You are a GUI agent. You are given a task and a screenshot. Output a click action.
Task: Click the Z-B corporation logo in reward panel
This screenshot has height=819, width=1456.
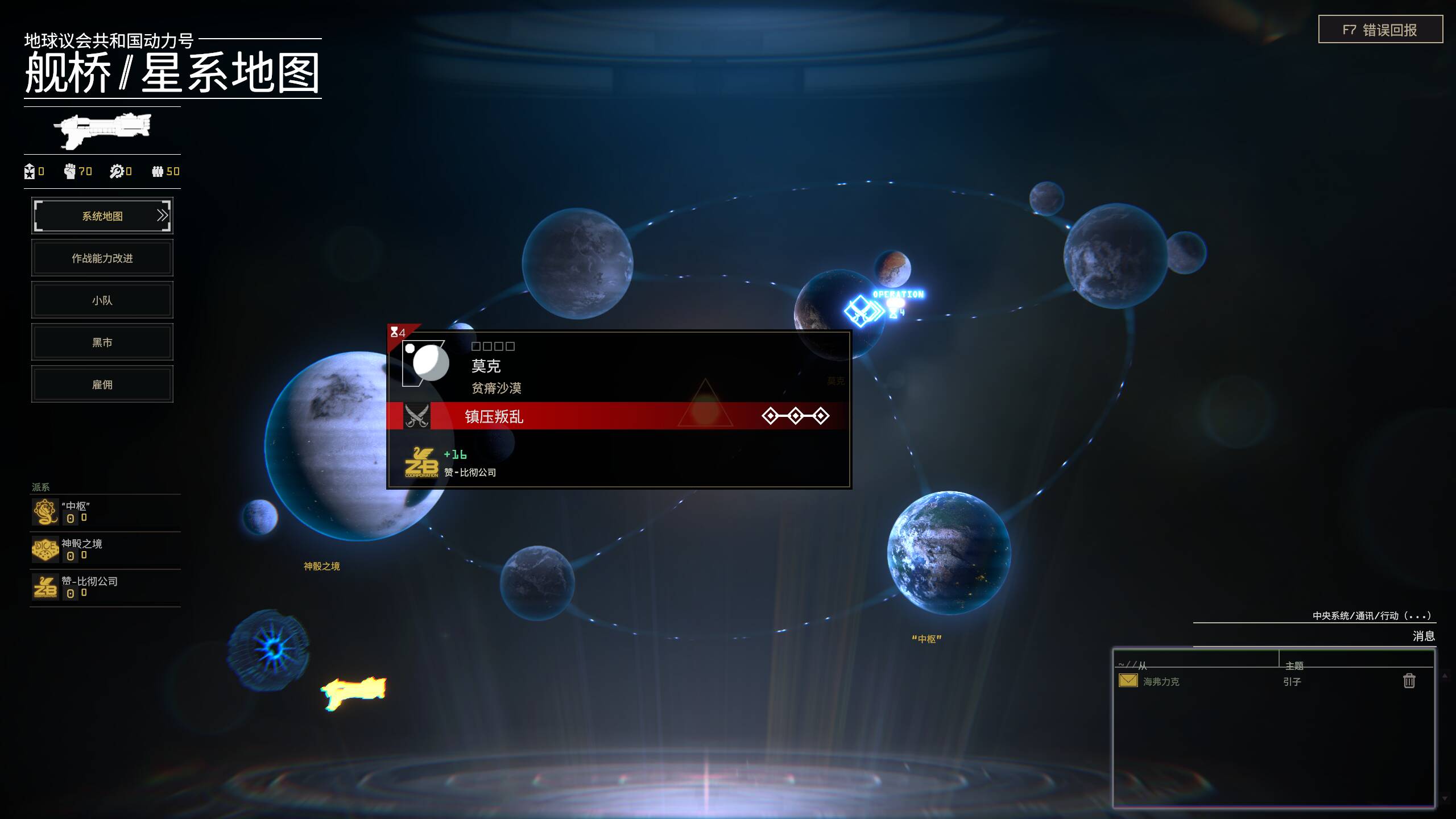421,462
